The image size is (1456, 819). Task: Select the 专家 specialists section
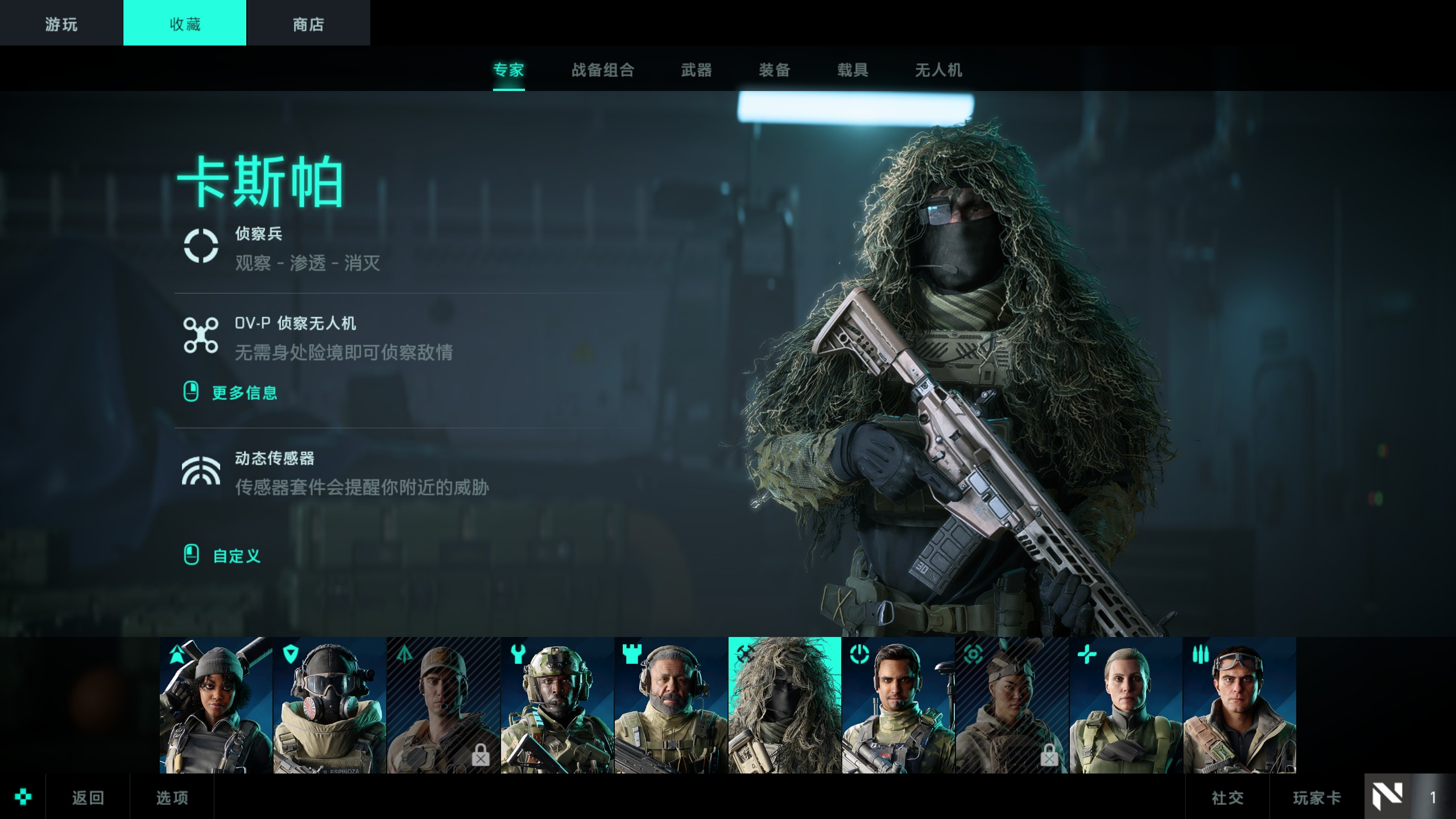click(x=508, y=70)
